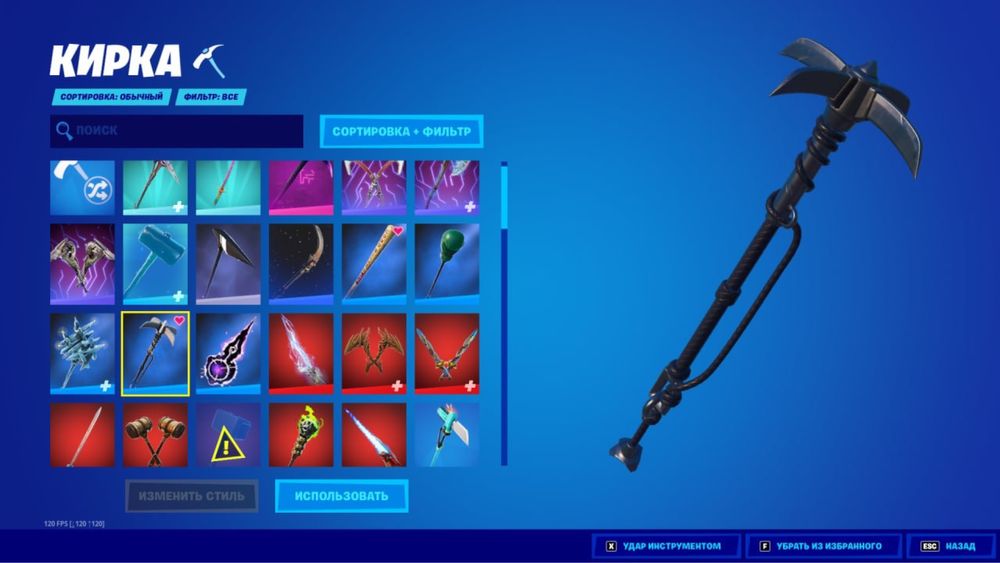Viewport: 1000px width, 563px height.
Task: Choose the green balloon pickaxe
Action: pos(447,263)
